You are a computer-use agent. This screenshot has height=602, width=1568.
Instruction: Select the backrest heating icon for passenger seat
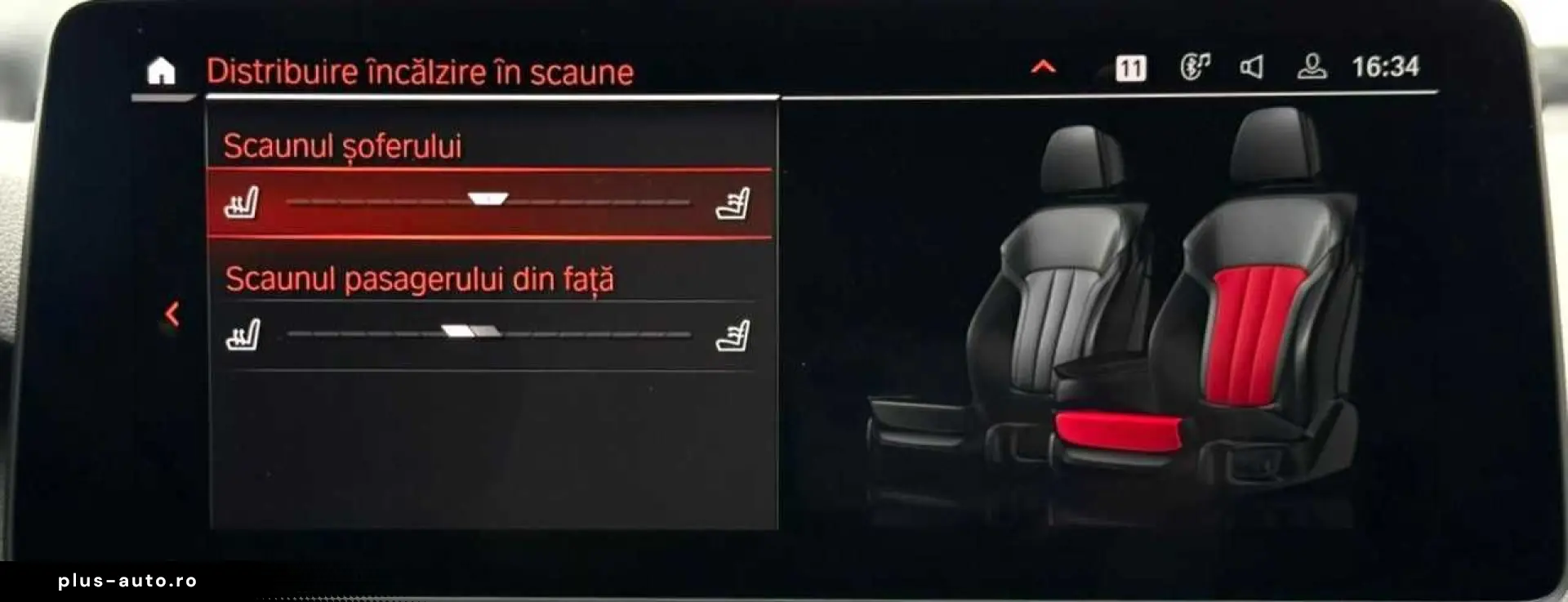click(x=736, y=333)
